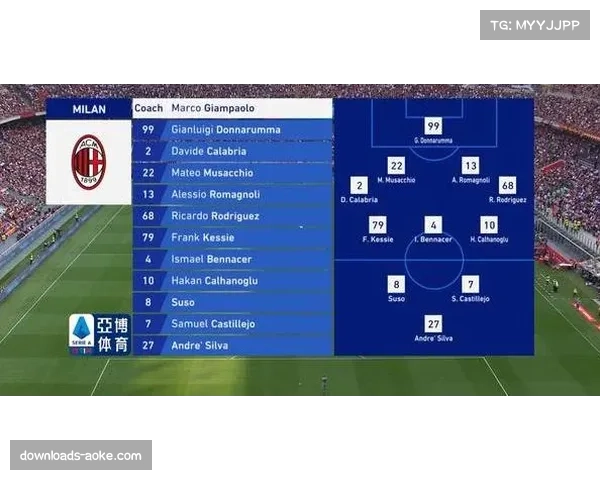Click the number 99 goalkeeper formation marker

(x=433, y=126)
